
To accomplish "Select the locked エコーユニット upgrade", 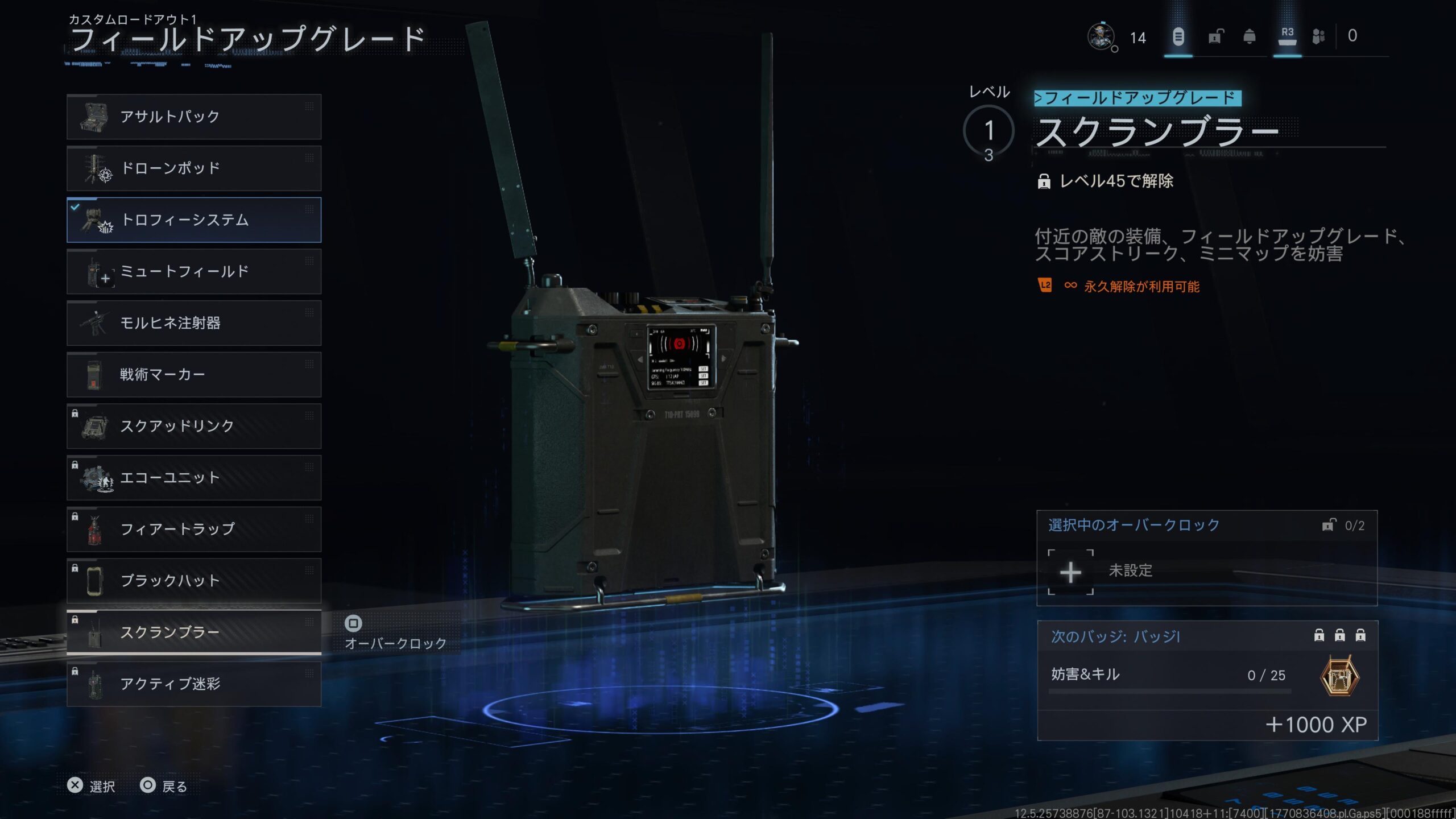I will (193, 478).
